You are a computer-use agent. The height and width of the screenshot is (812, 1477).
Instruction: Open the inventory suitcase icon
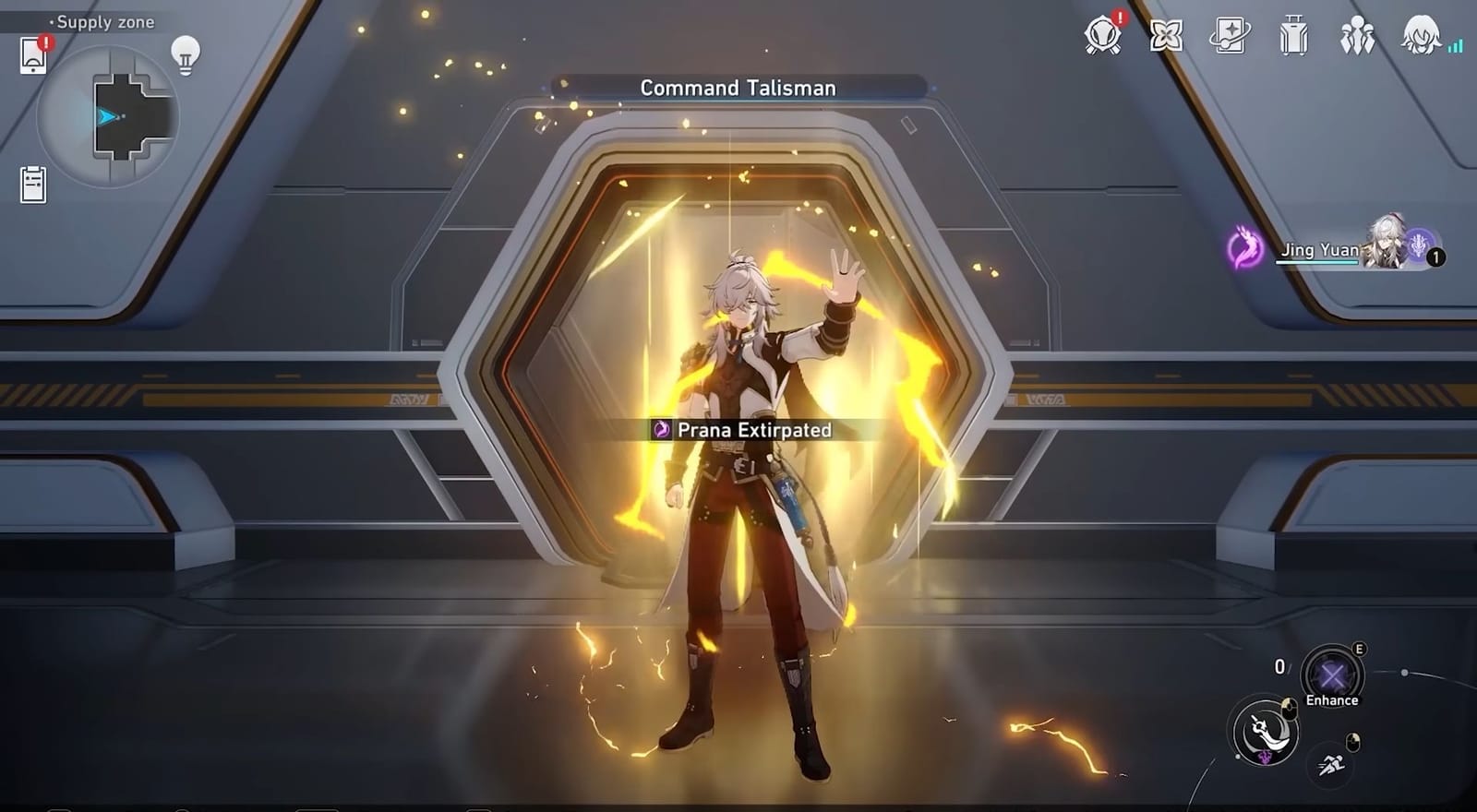(x=1292, y=39)
